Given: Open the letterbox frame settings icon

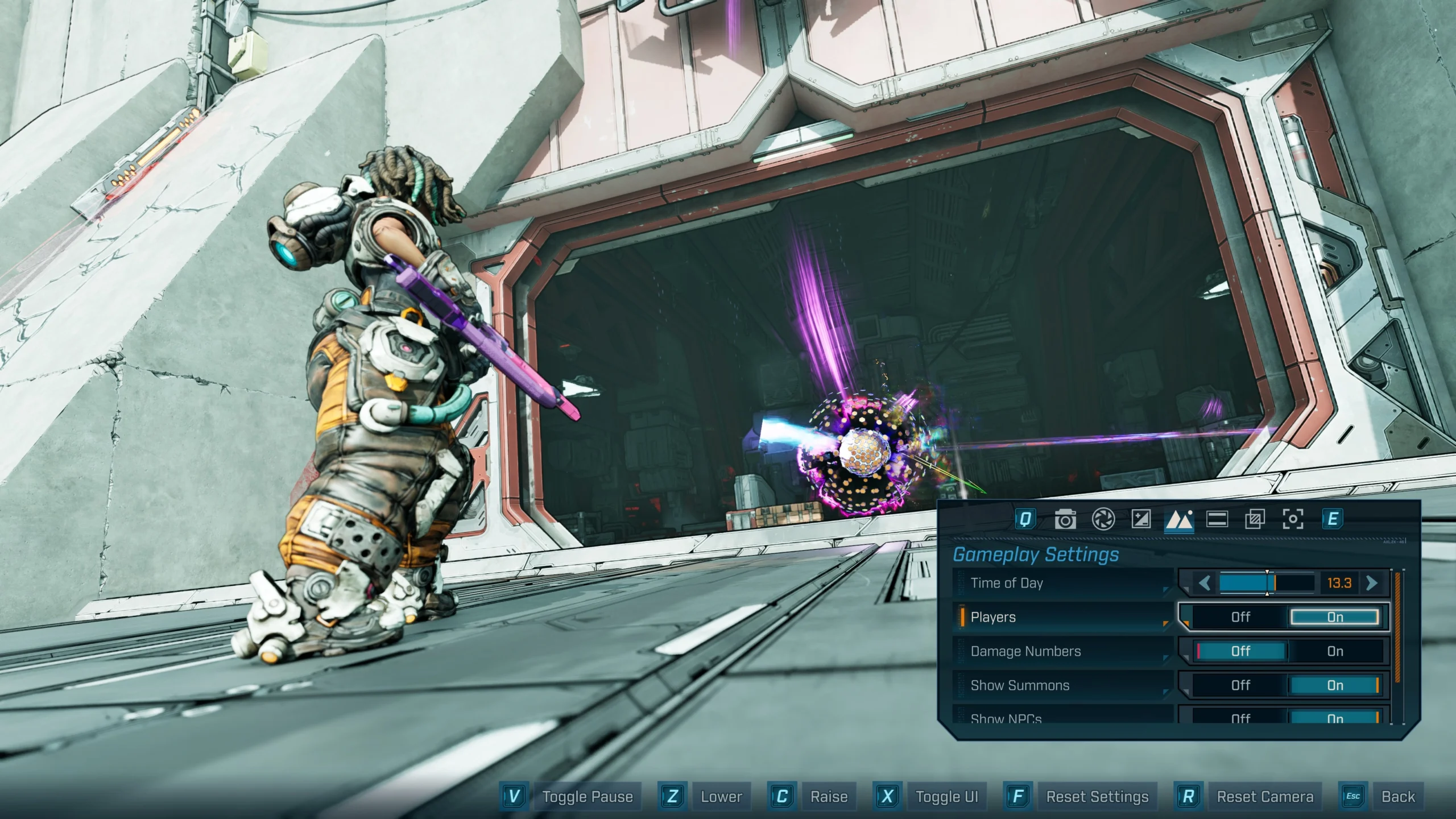Looking at the screenshot, I should (1218, 520).
